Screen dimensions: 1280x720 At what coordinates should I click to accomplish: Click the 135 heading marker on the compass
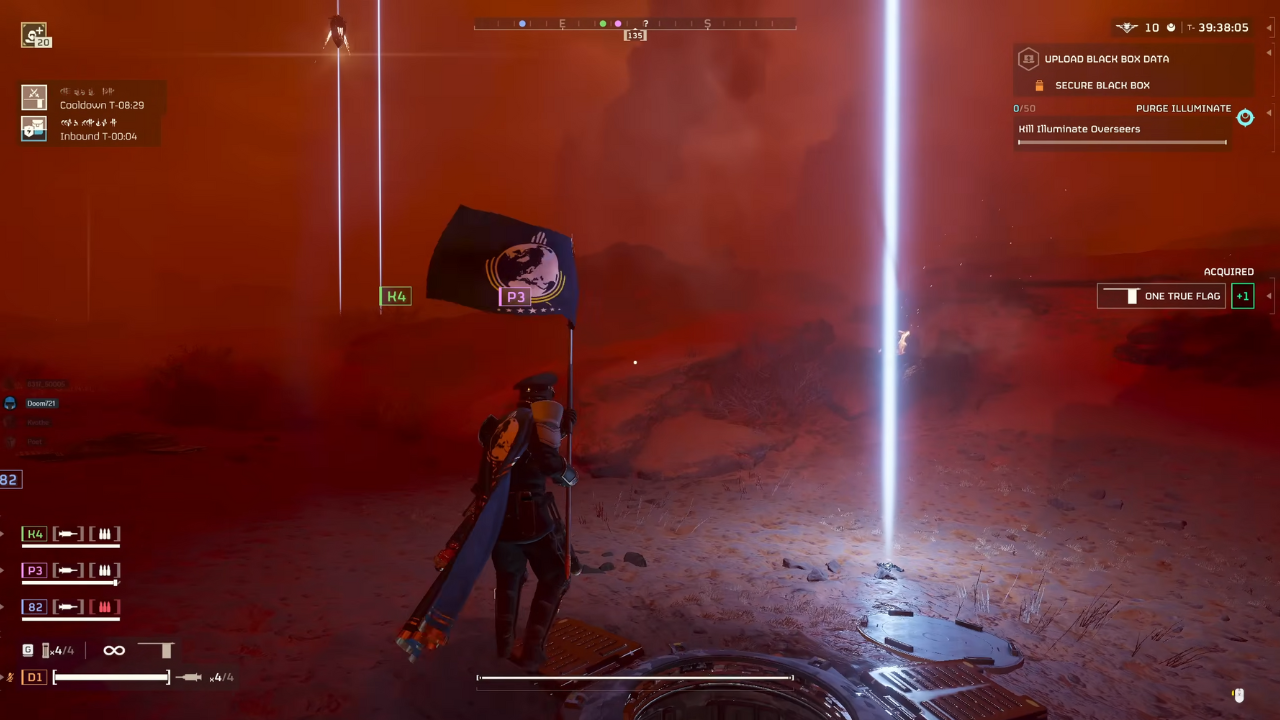(x=635, y=35)
